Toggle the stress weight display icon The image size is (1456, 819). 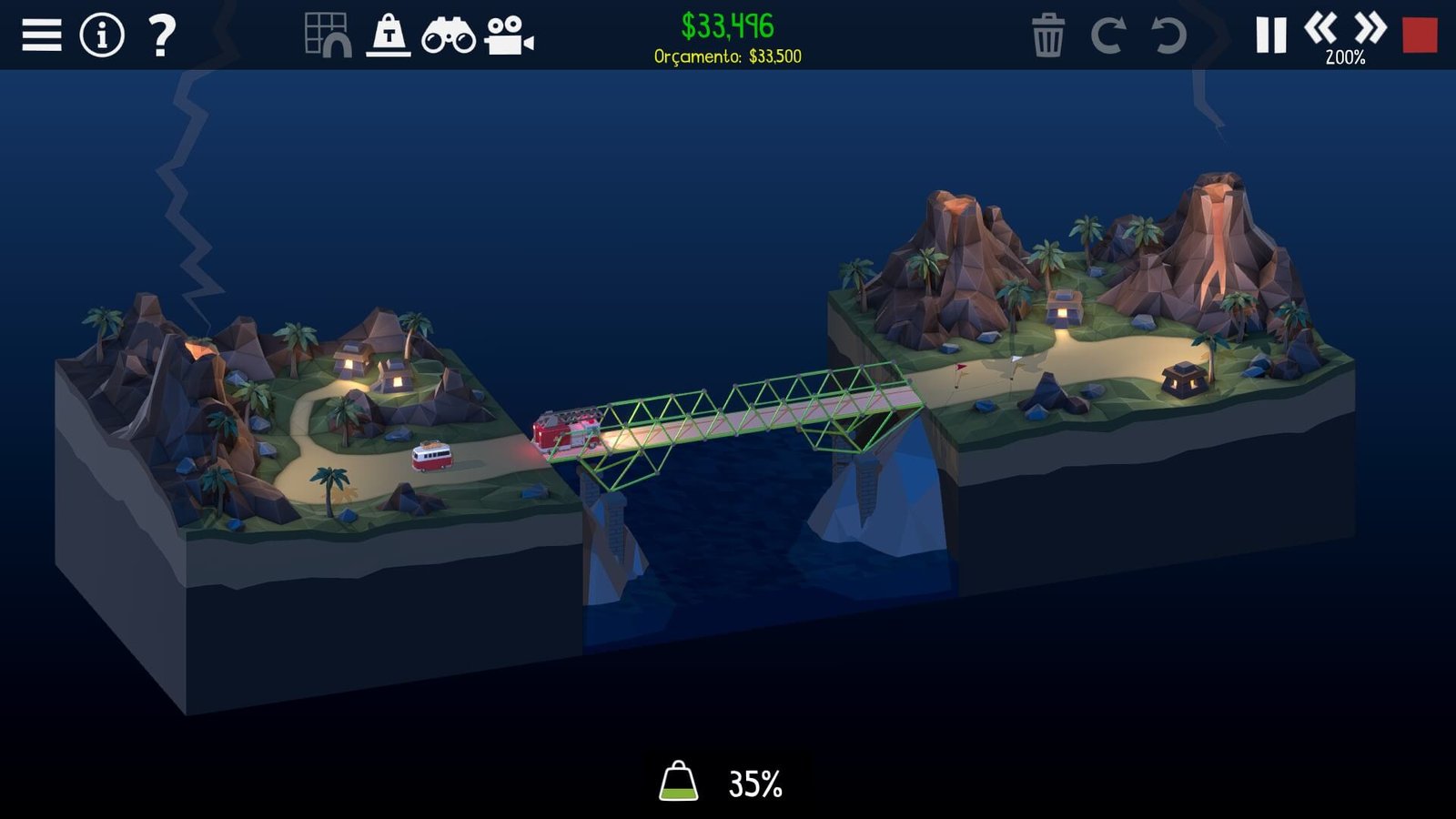(x=389, y=35)
